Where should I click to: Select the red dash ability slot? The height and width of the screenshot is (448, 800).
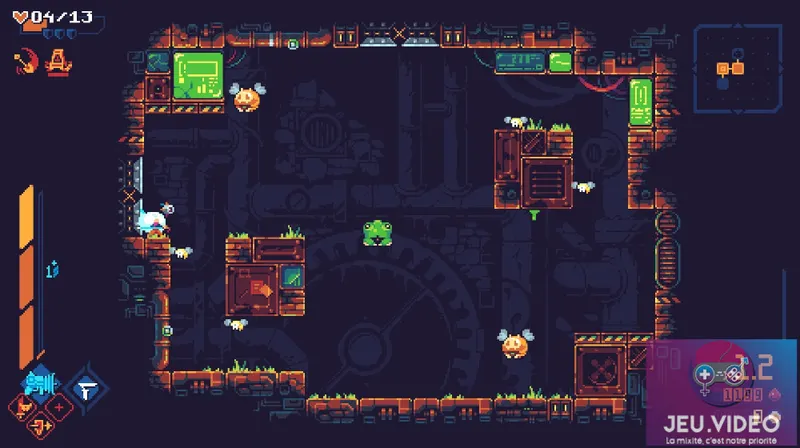[41, 427]
